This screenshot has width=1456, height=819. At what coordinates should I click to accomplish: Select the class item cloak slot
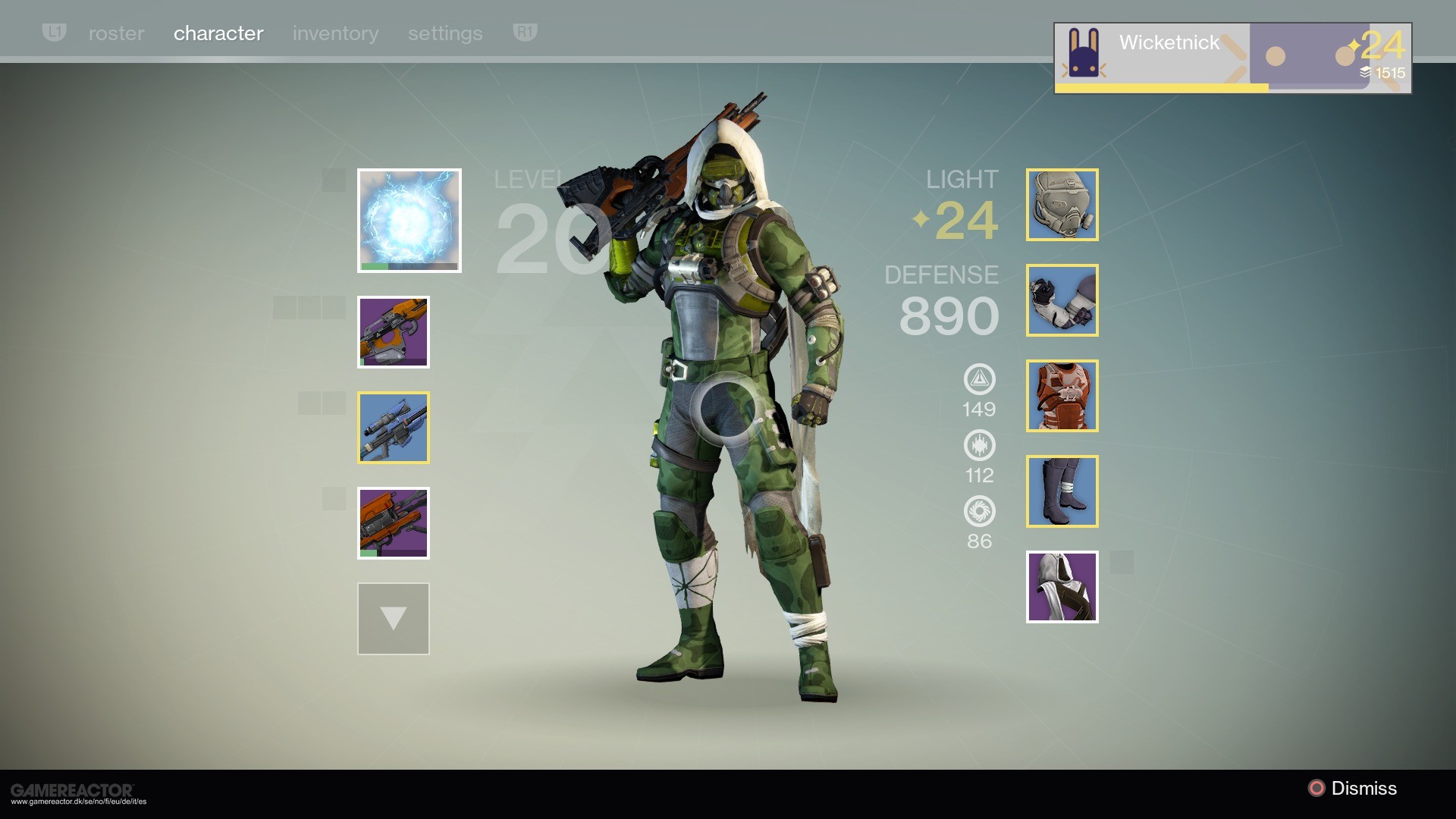[x=1062, y=586]
